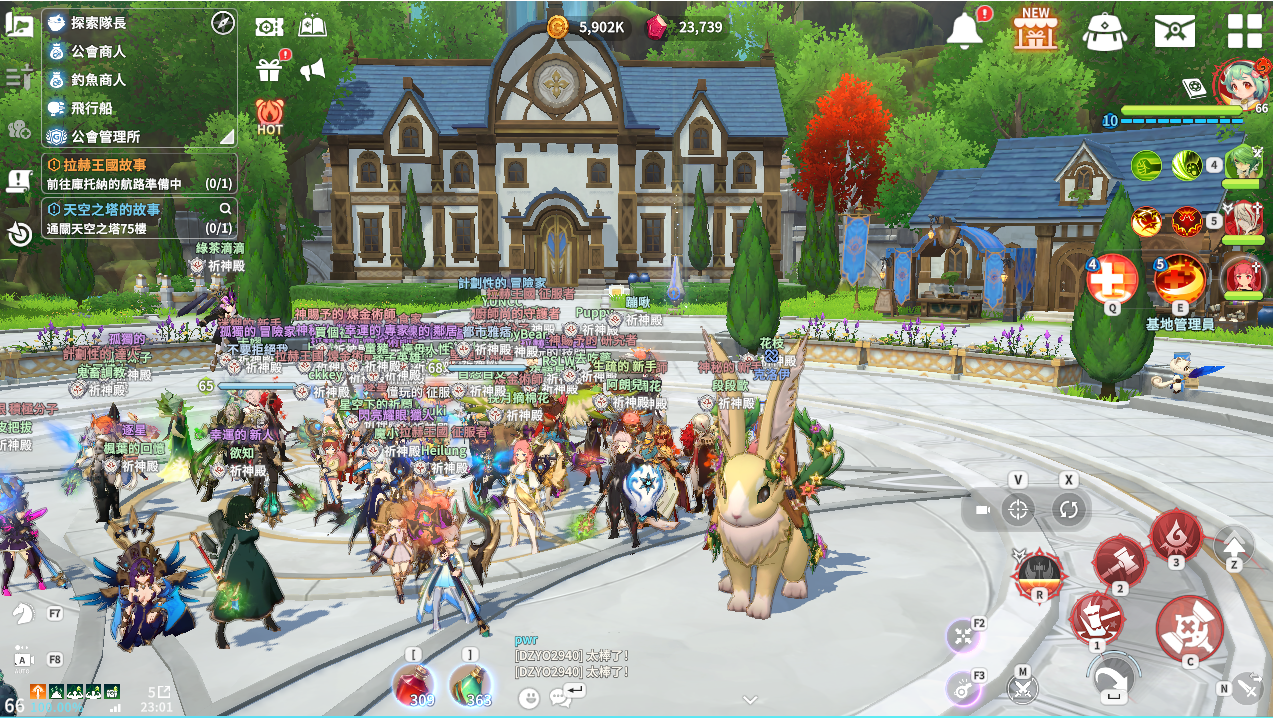Screen dimensions: 1273x718
Task: Use the red cross healing skill
Action: (1112, 277)
